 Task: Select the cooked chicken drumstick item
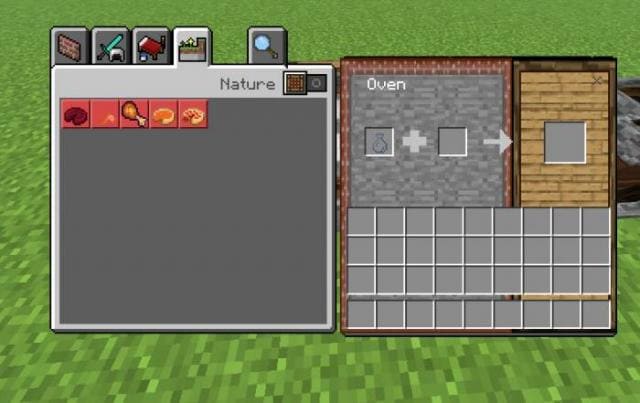click(x=134, y=114)
